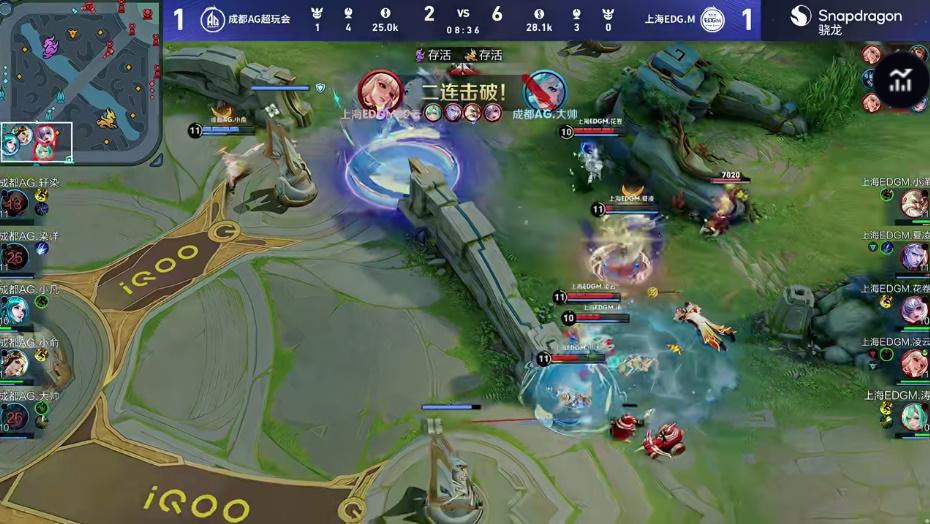Select player 上海EDGM.小泽's portrait
This screenshot has height=524, width=930.
click(914, 204)
